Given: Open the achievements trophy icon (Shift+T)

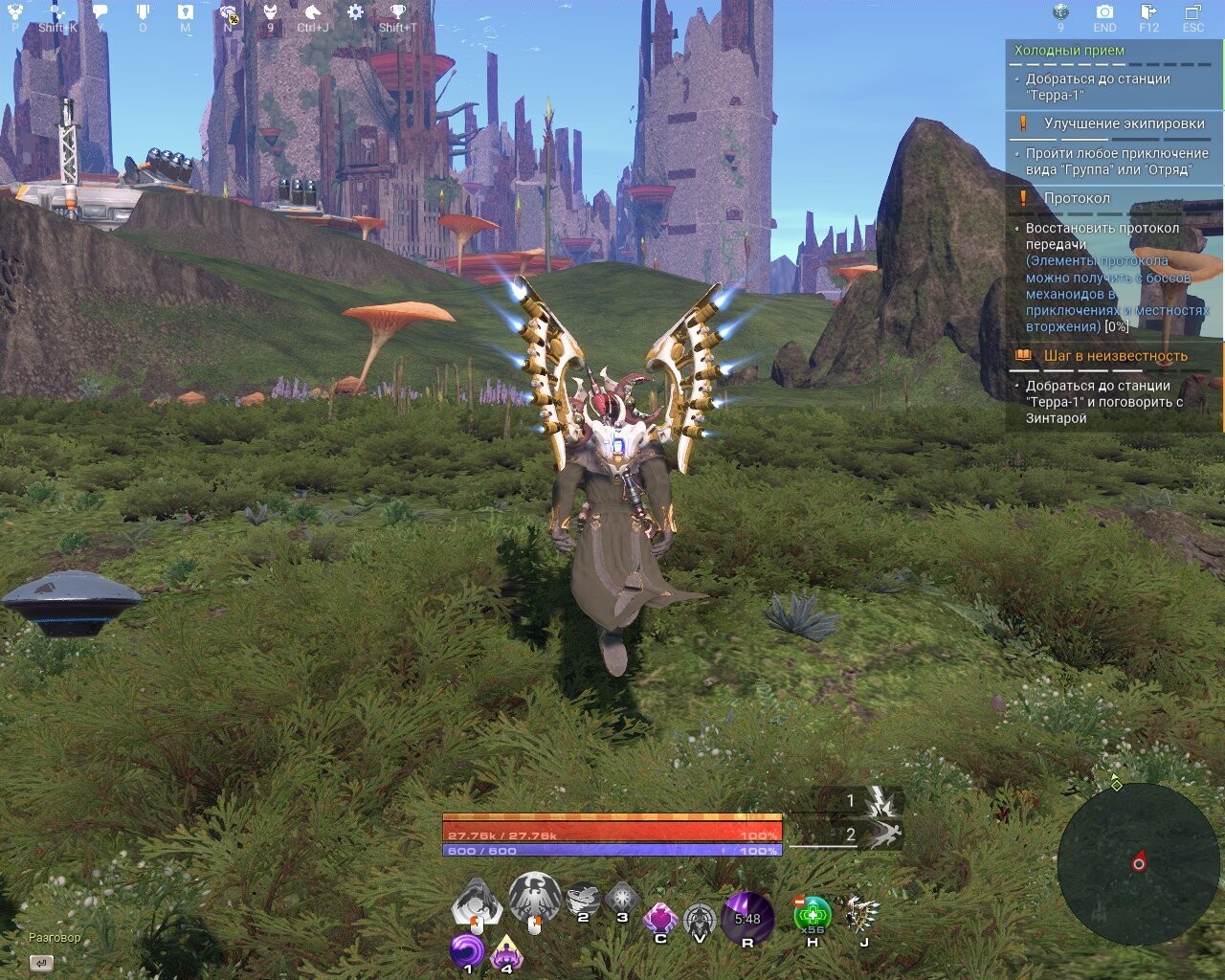Looking at the screenshot, I should click(397, 11).
